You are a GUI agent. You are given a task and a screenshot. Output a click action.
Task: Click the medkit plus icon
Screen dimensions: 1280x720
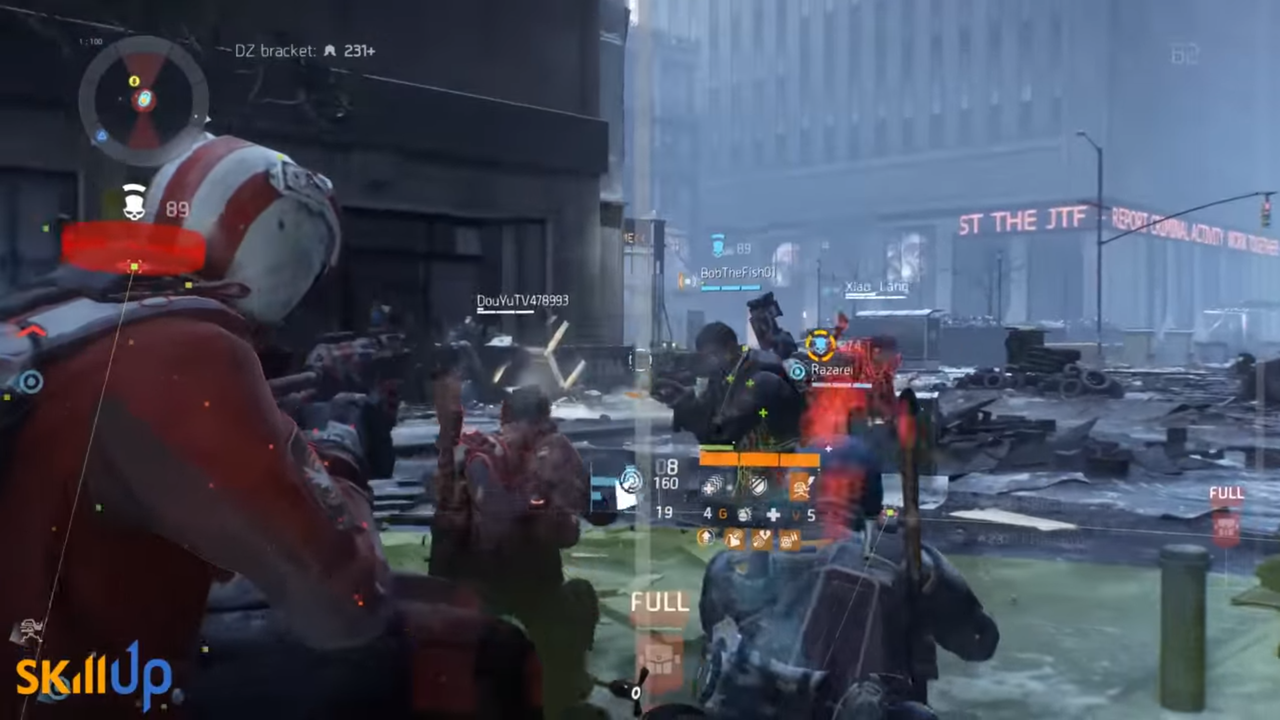(x=774, y=514)
